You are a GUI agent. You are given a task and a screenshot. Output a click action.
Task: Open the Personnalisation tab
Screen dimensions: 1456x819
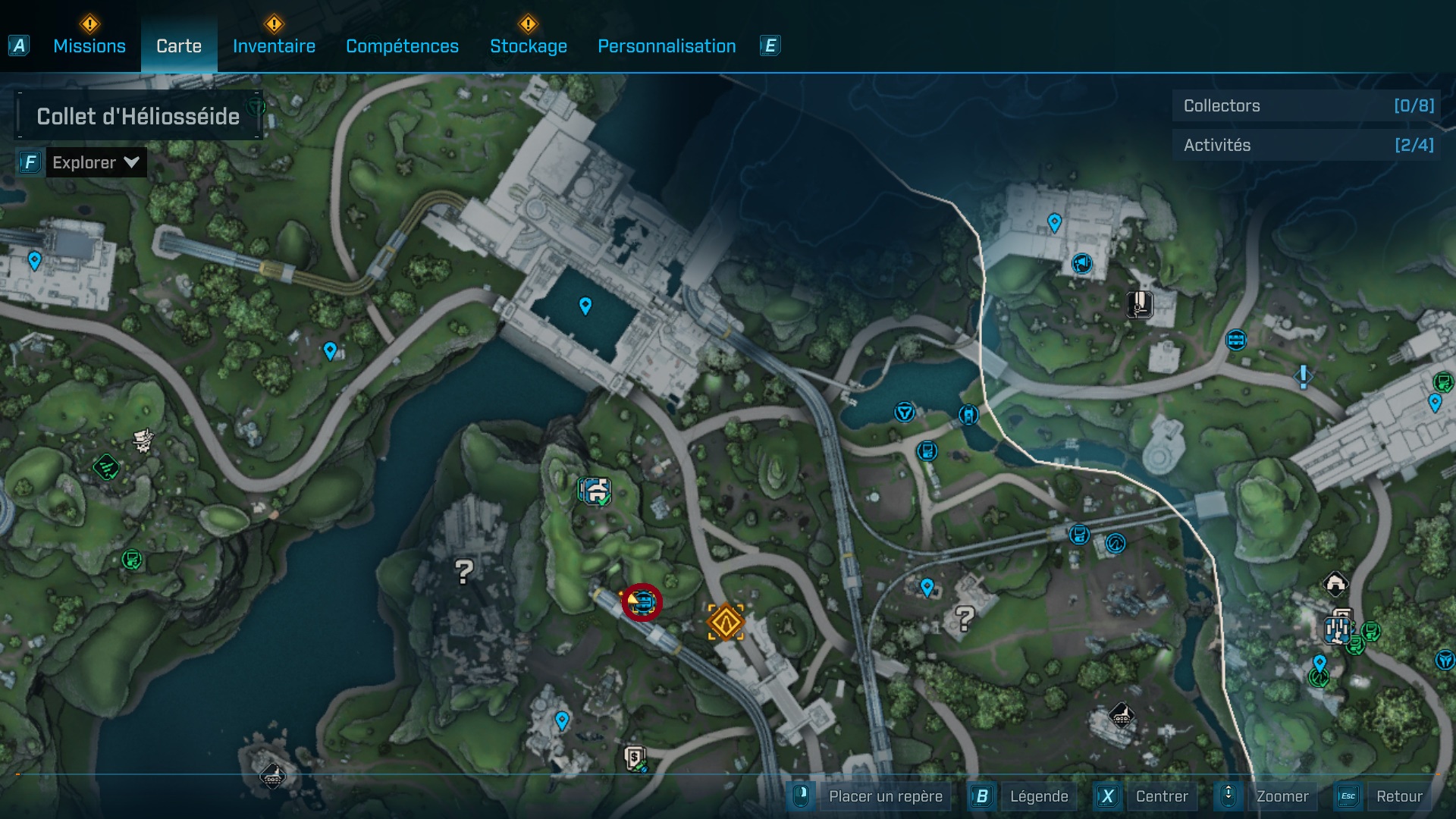[667, 46]
